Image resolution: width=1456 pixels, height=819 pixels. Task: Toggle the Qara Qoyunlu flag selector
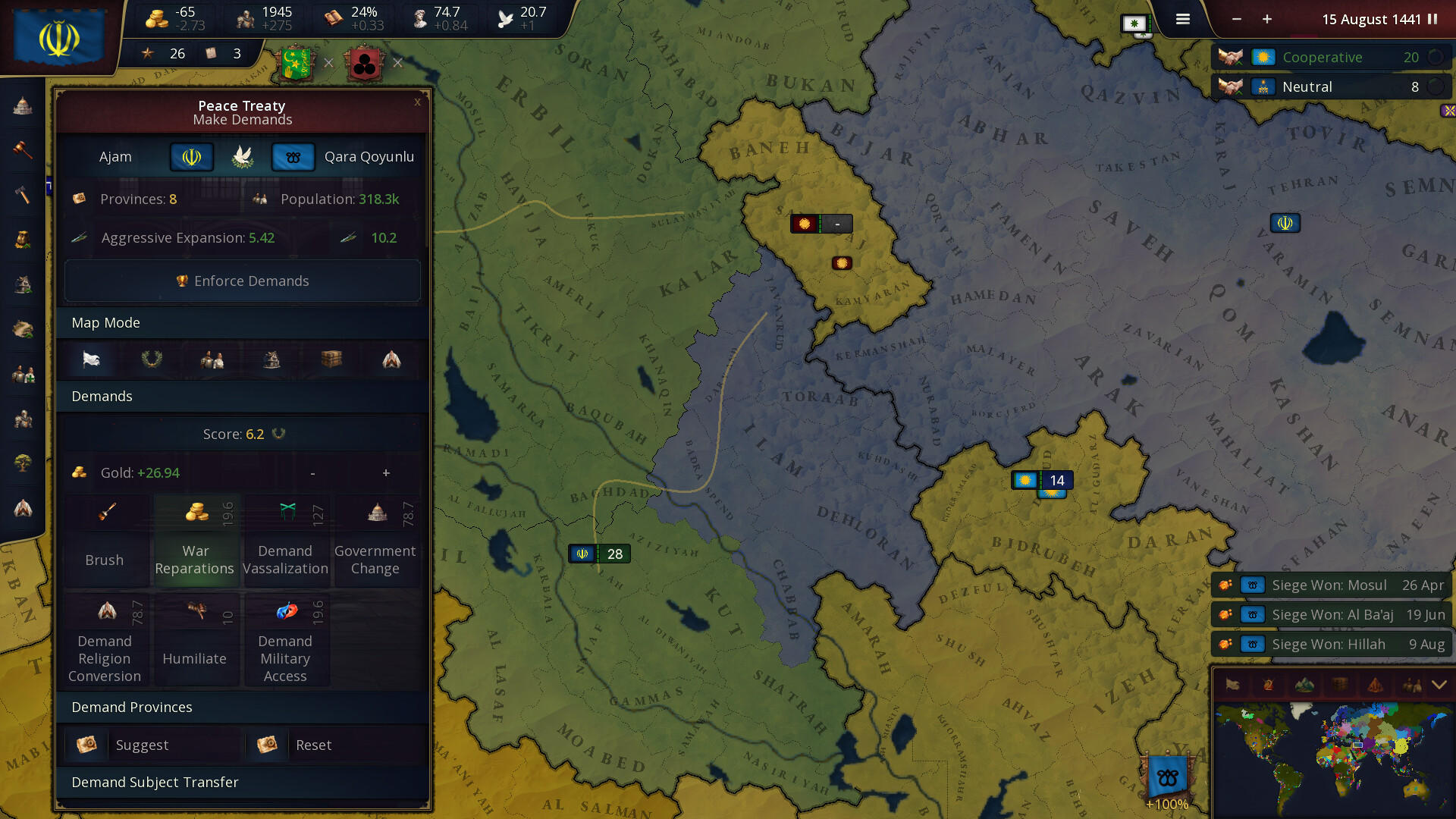click(293, 157)
